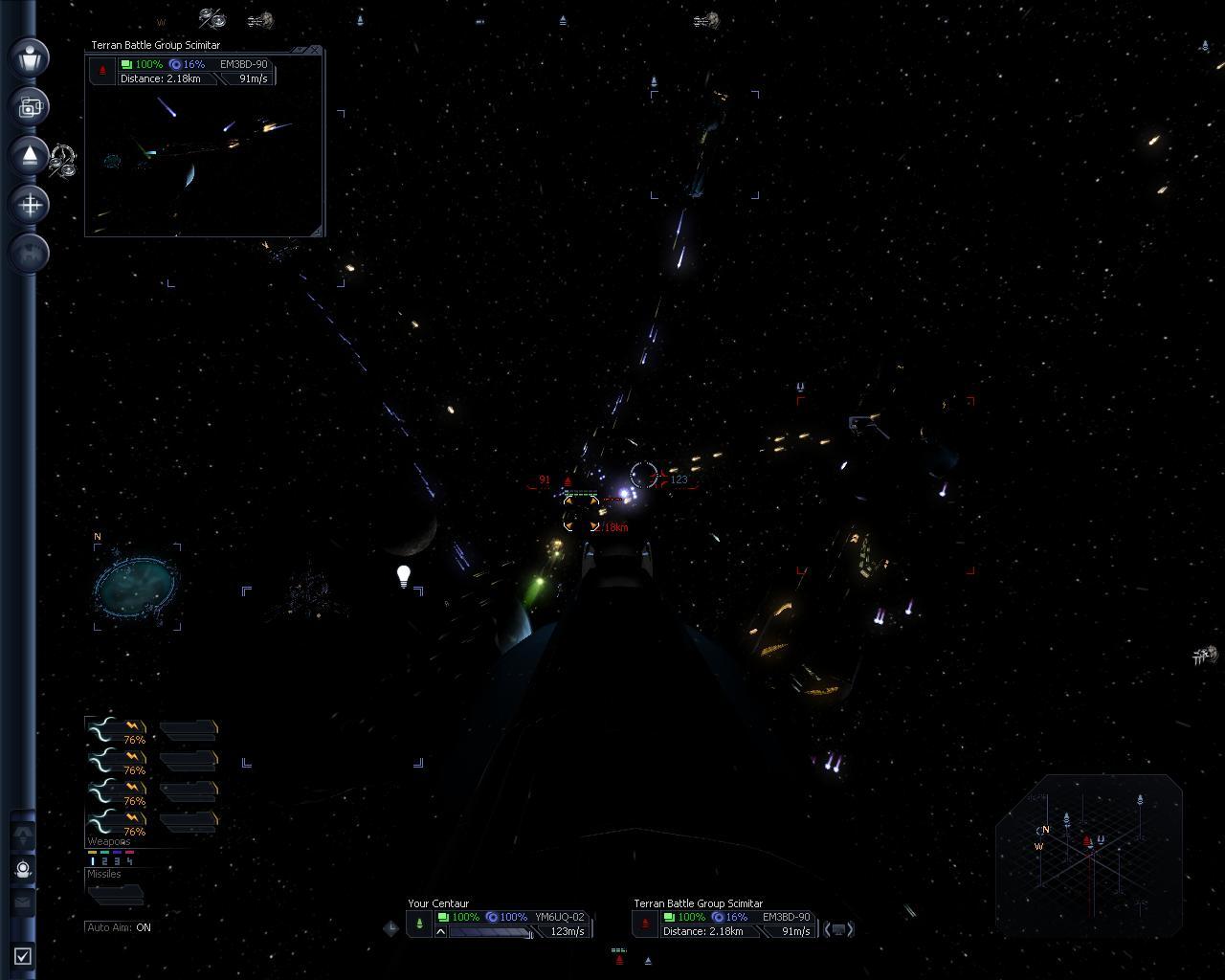Select weapon group 1
Screen dimensions: 1225x980
(93, 861)
